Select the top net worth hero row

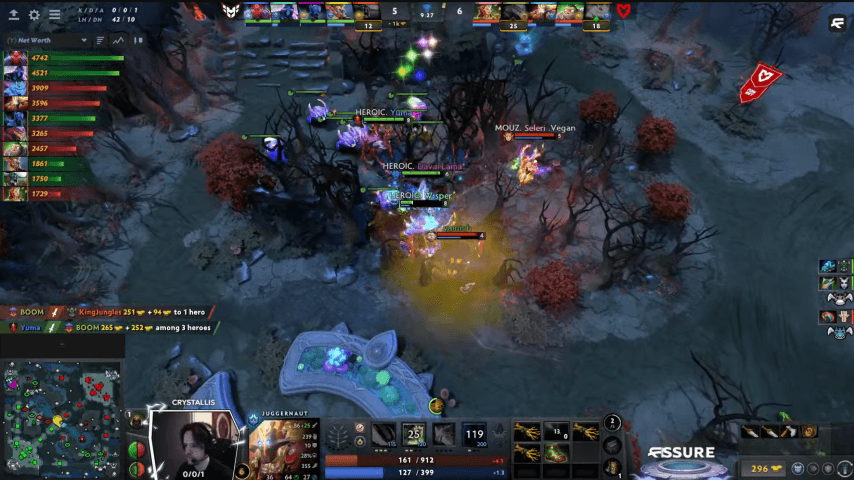pos(60,59)
